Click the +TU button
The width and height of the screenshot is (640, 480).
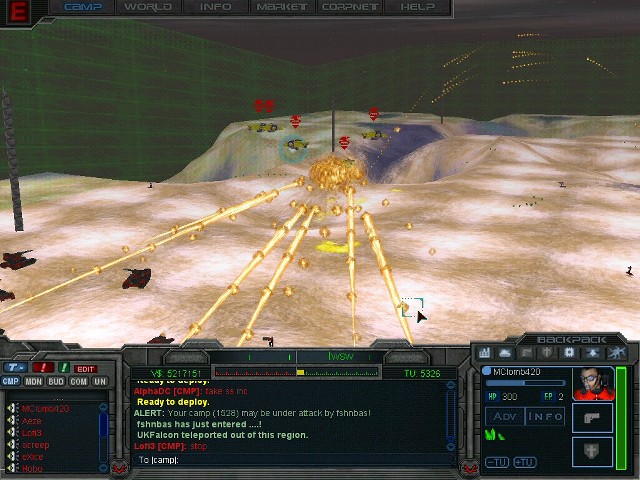tap(523, 462)
